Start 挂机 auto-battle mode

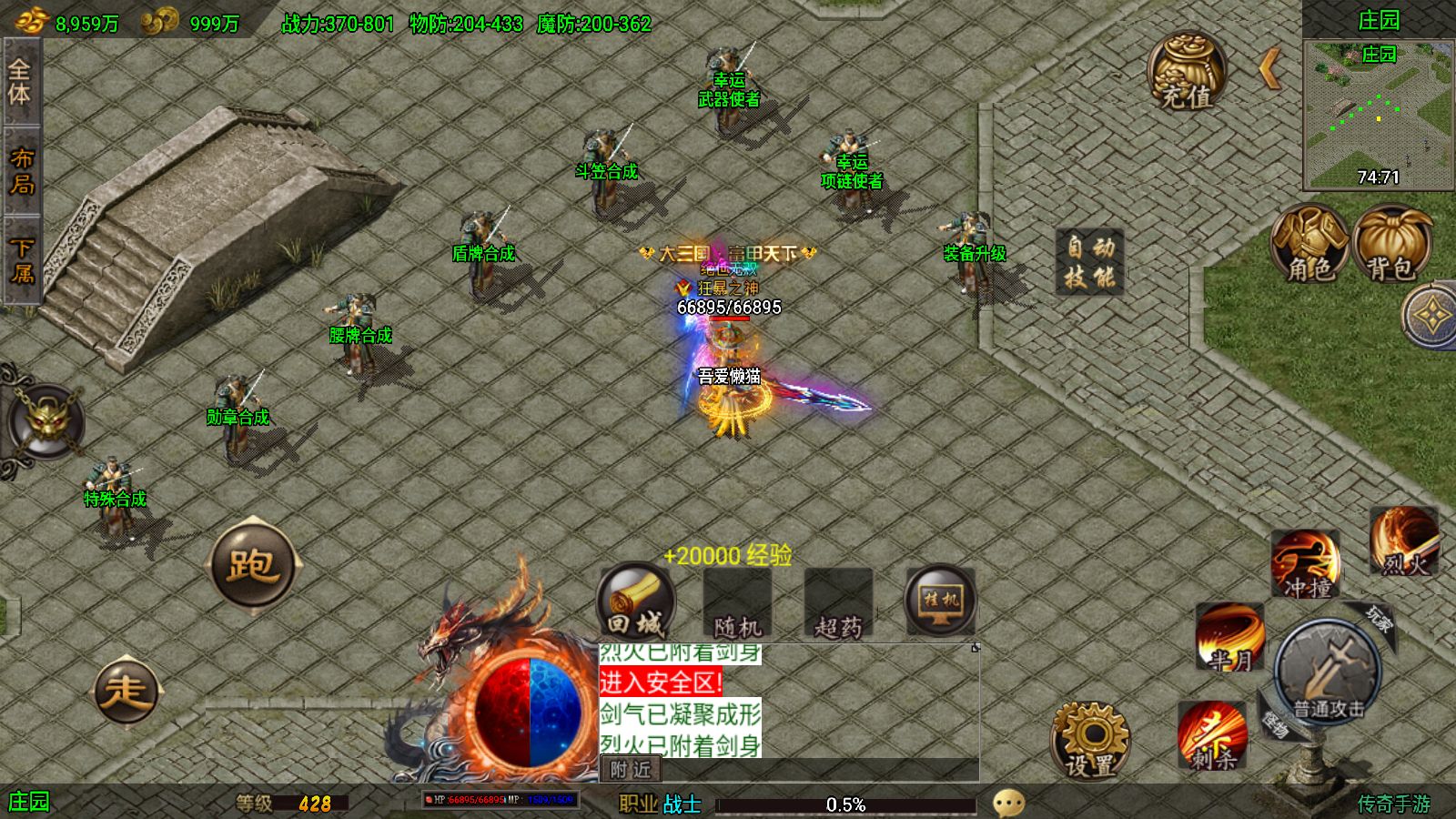pos(940,602)
